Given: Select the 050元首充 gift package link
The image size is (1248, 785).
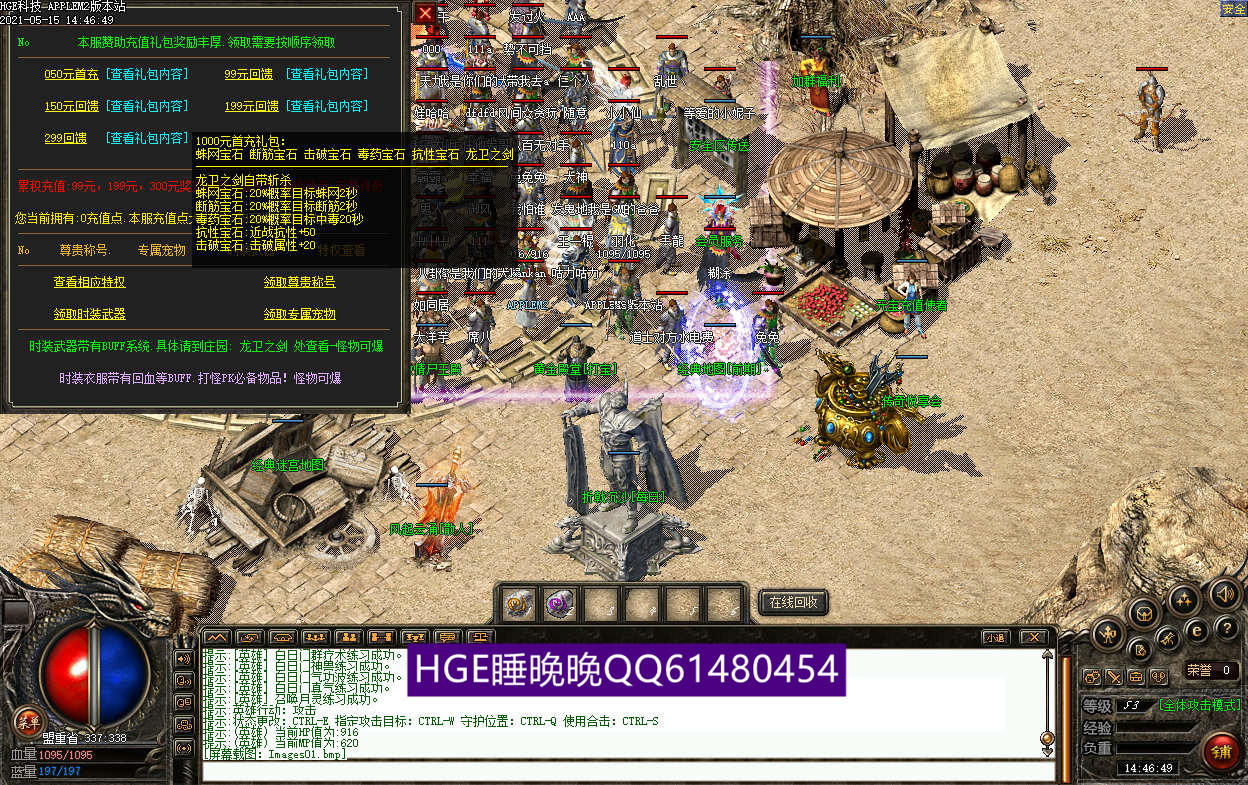Looking at the screenshot, I should pos(71,74).
